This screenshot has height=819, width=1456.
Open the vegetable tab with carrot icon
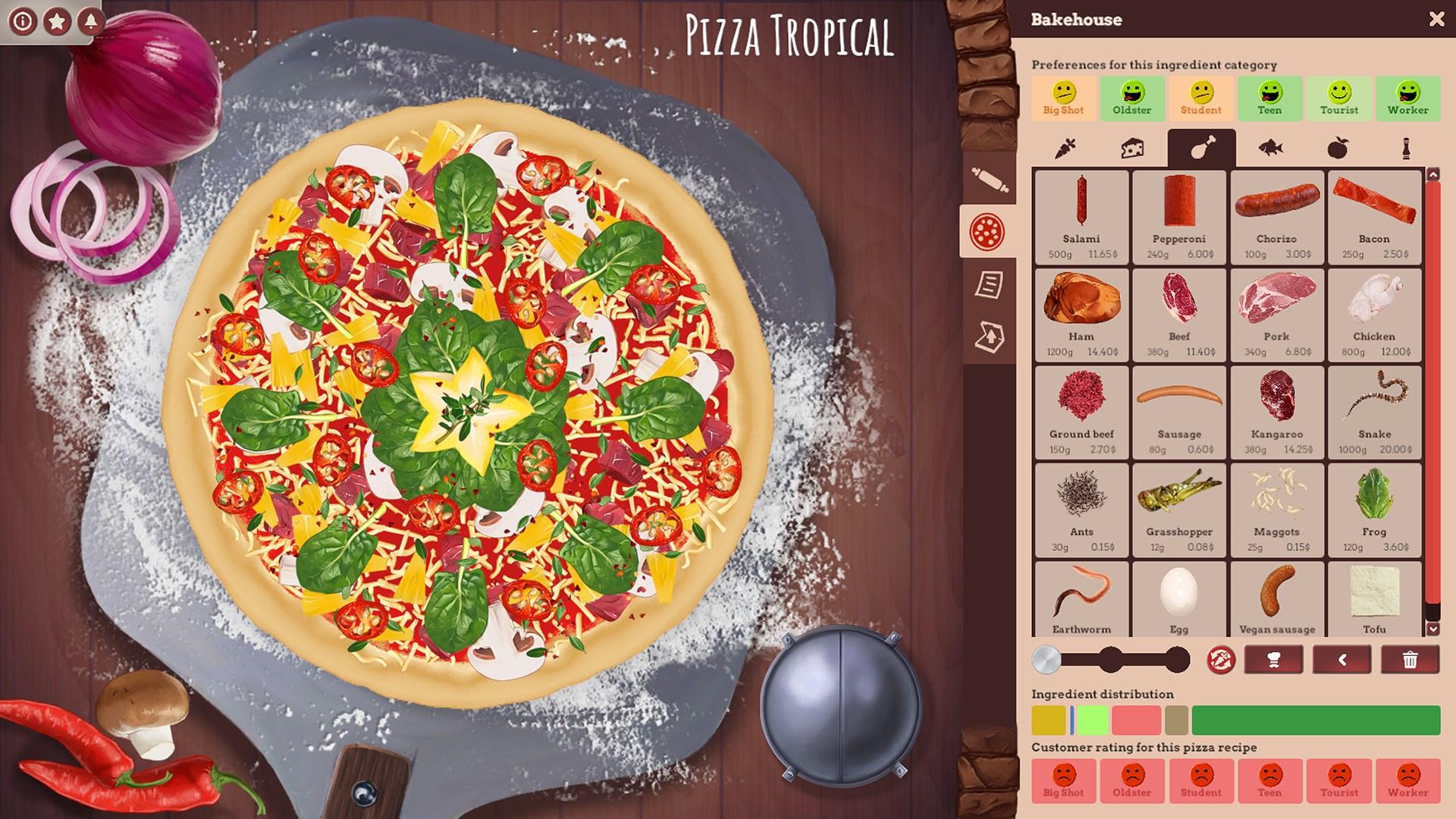tap(1064, 149)
